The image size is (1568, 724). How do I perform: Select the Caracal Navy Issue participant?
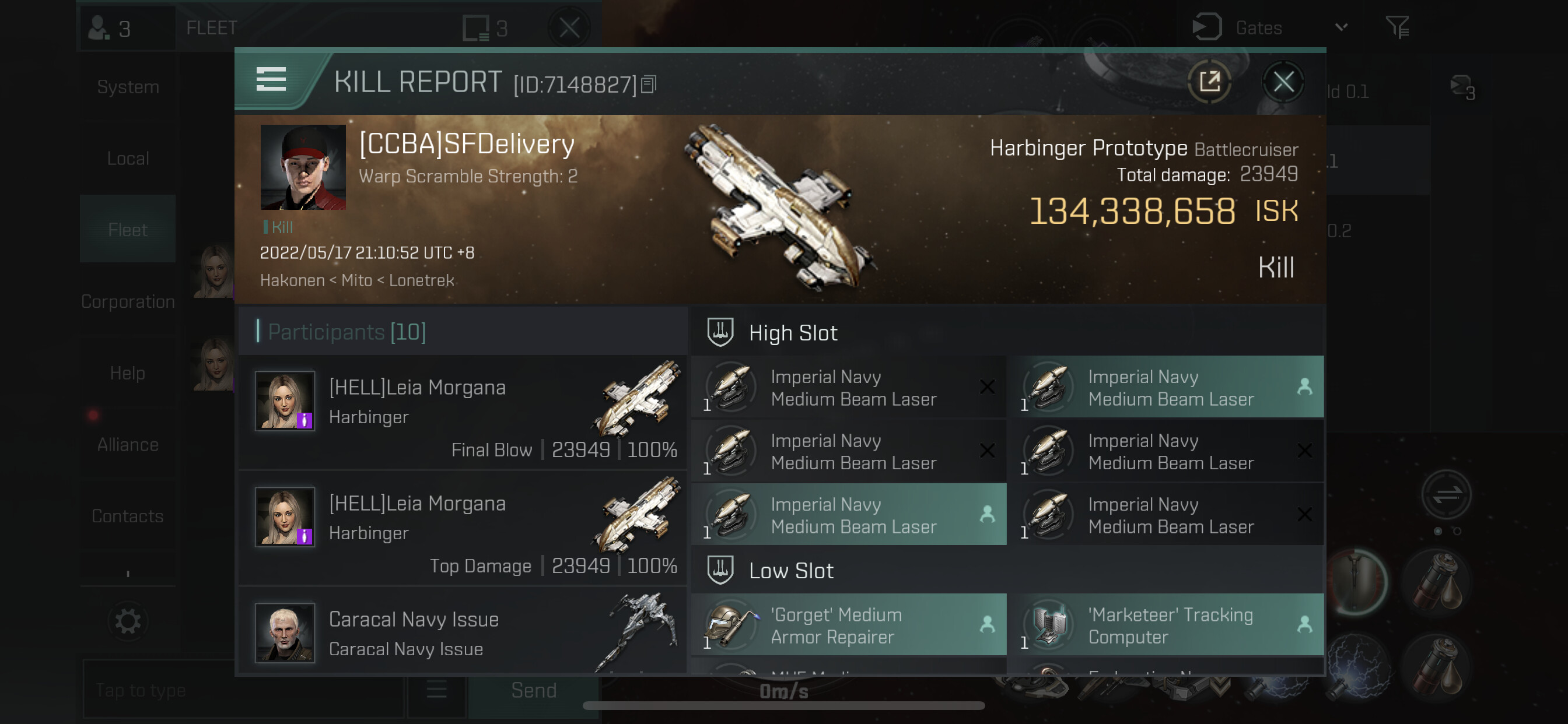pyautogui.click(x=463, y=632)
